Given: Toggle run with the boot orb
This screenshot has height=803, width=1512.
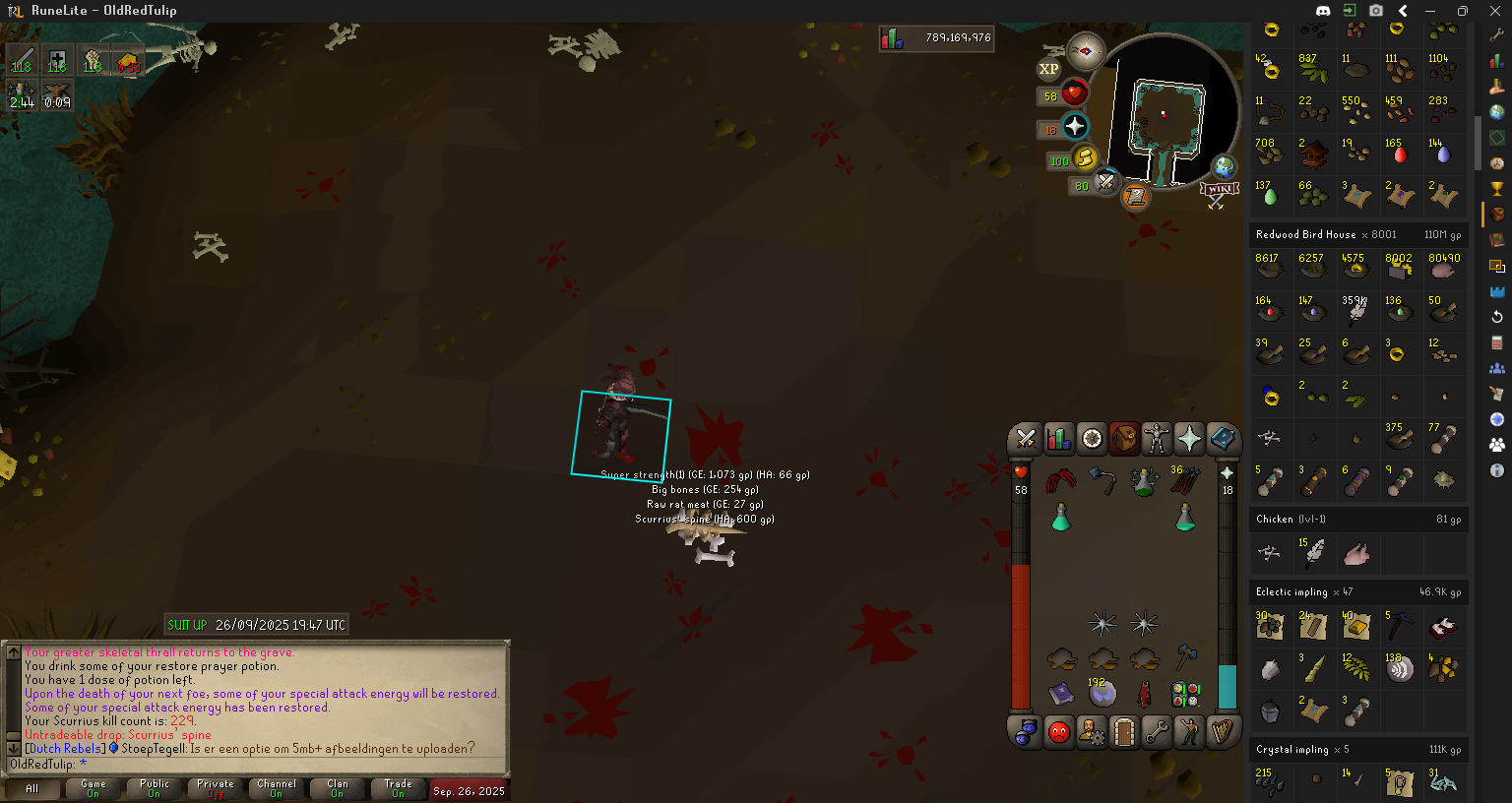Looking at the screenshot, I should [1085, 158].
